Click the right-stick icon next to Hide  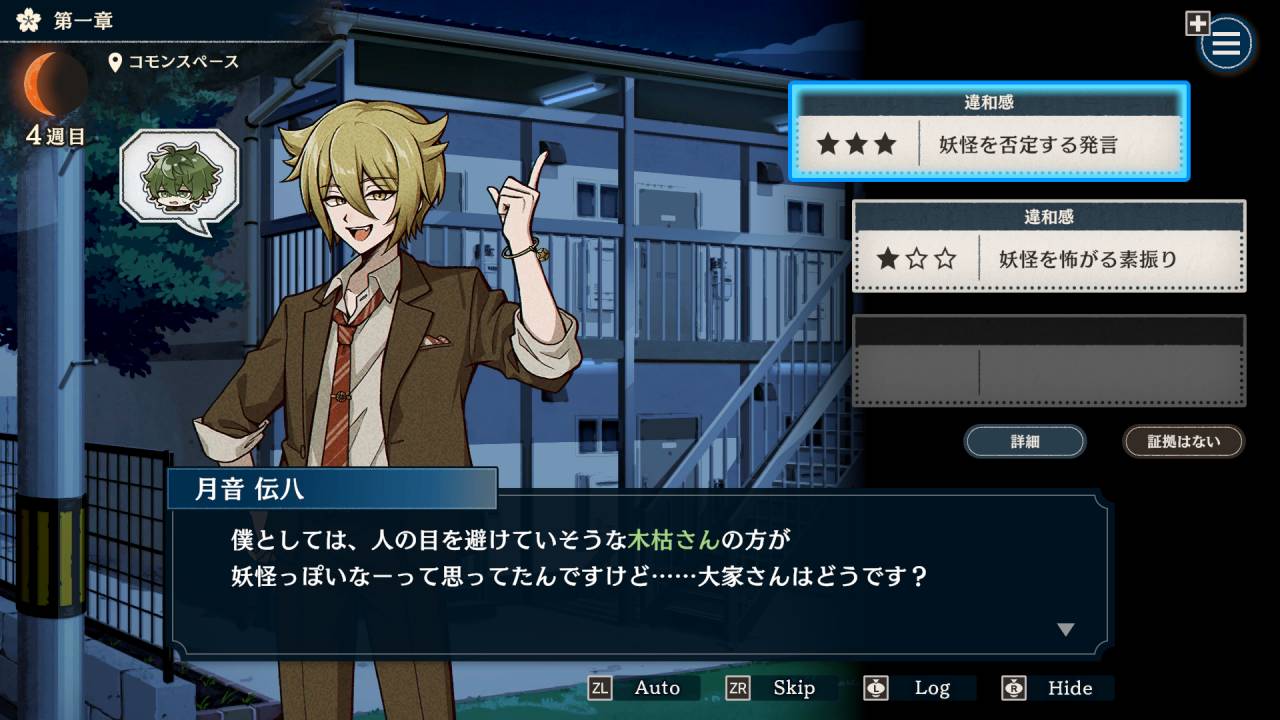(x=1012, y=688)
